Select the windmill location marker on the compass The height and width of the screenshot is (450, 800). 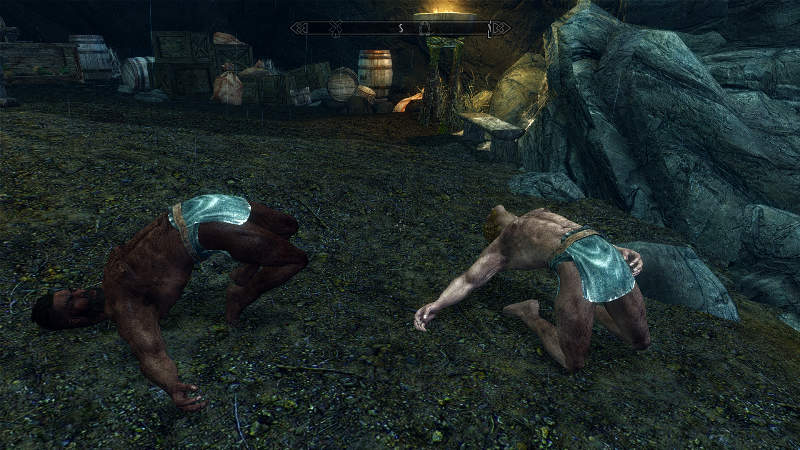[x=335, y=28]
